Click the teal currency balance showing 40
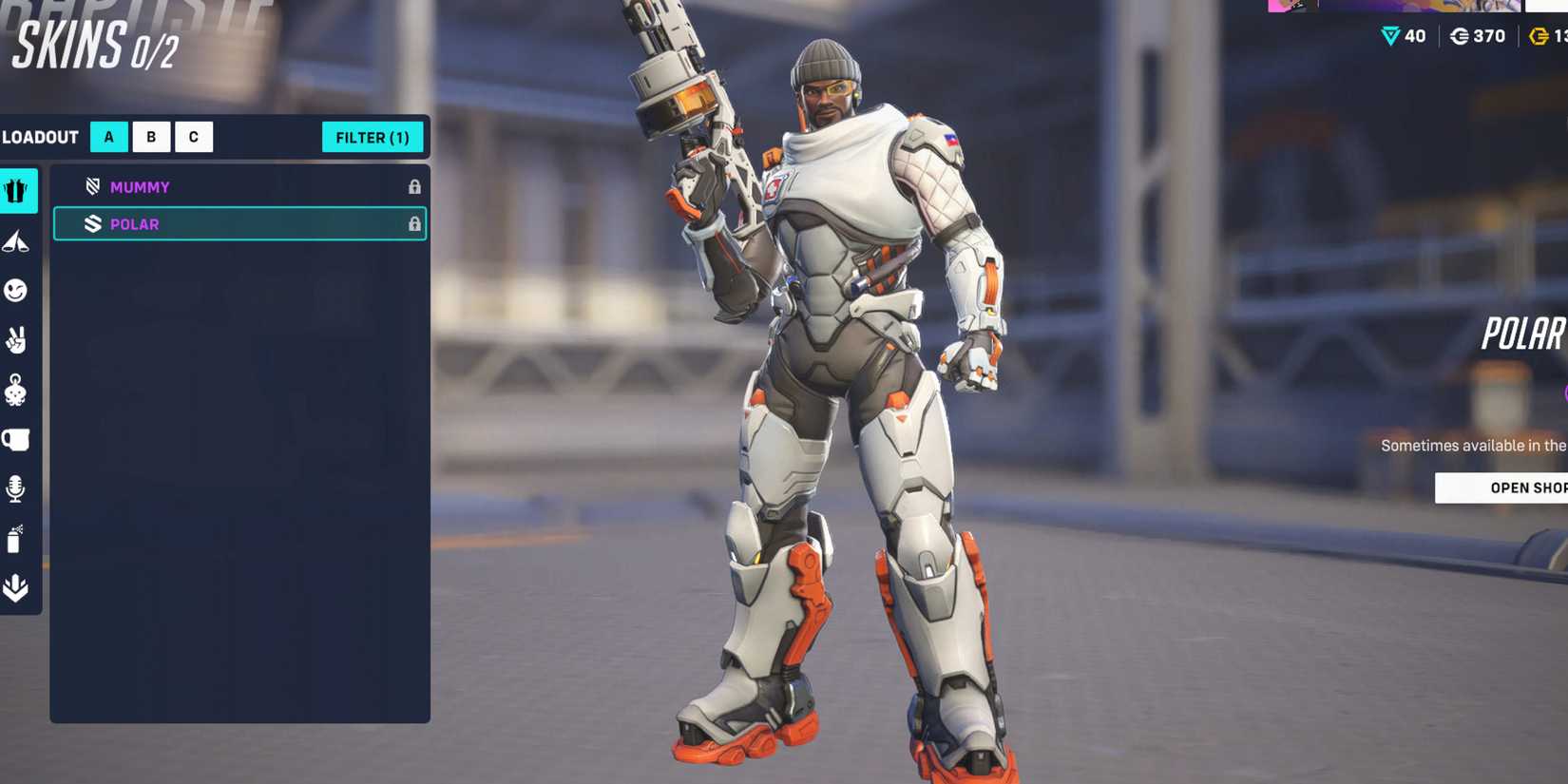The height and width of the screenshot is (784, 1568). click(x=1404, y=36)
